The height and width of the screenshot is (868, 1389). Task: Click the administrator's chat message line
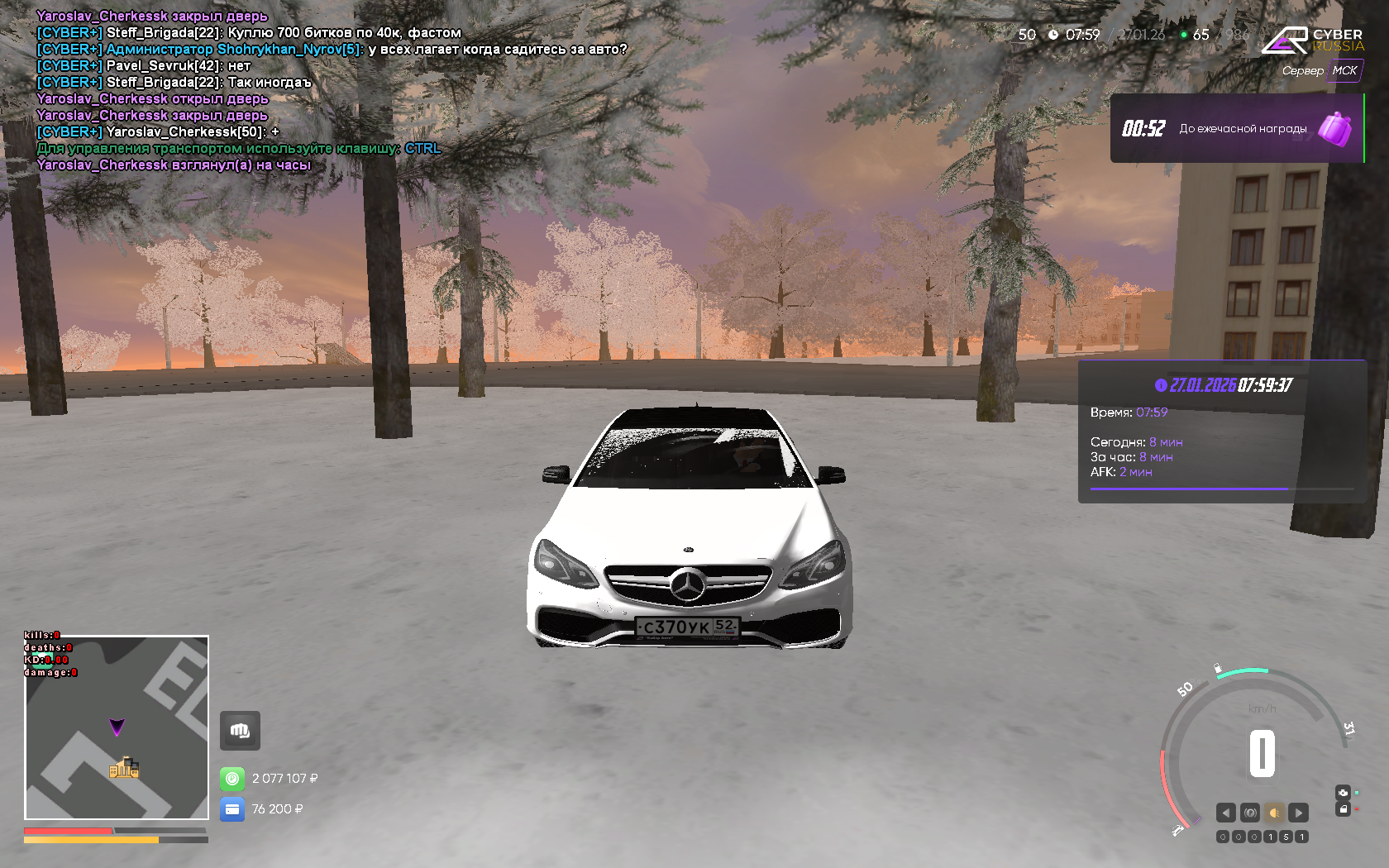331,50
